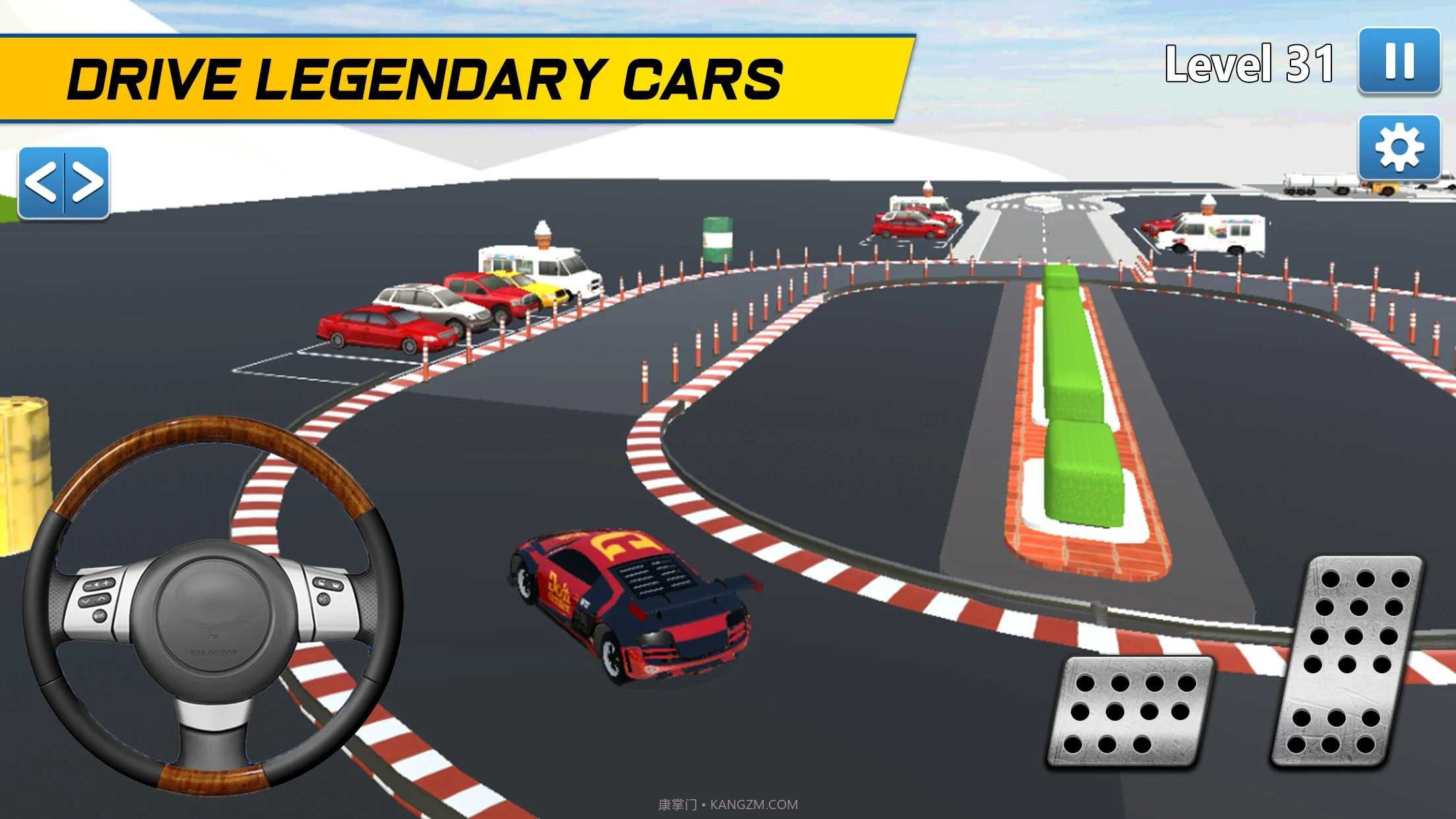Screen dimensions: 1456x819
Task: Grab the wooden steering wheel
Action: [x=213, y=603]
